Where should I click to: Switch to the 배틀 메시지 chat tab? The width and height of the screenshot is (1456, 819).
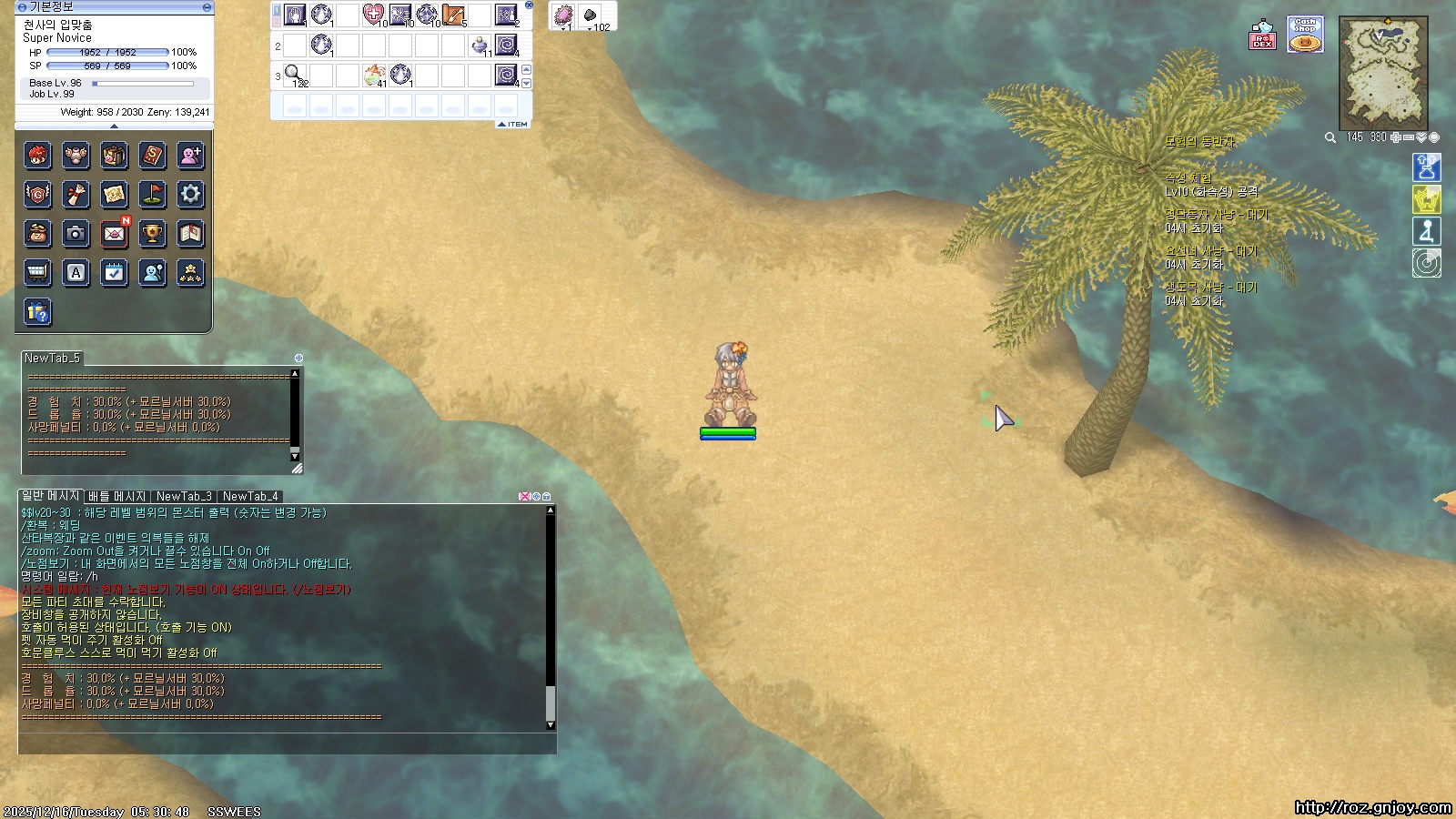pyautogui.click(x=116, y=497)
